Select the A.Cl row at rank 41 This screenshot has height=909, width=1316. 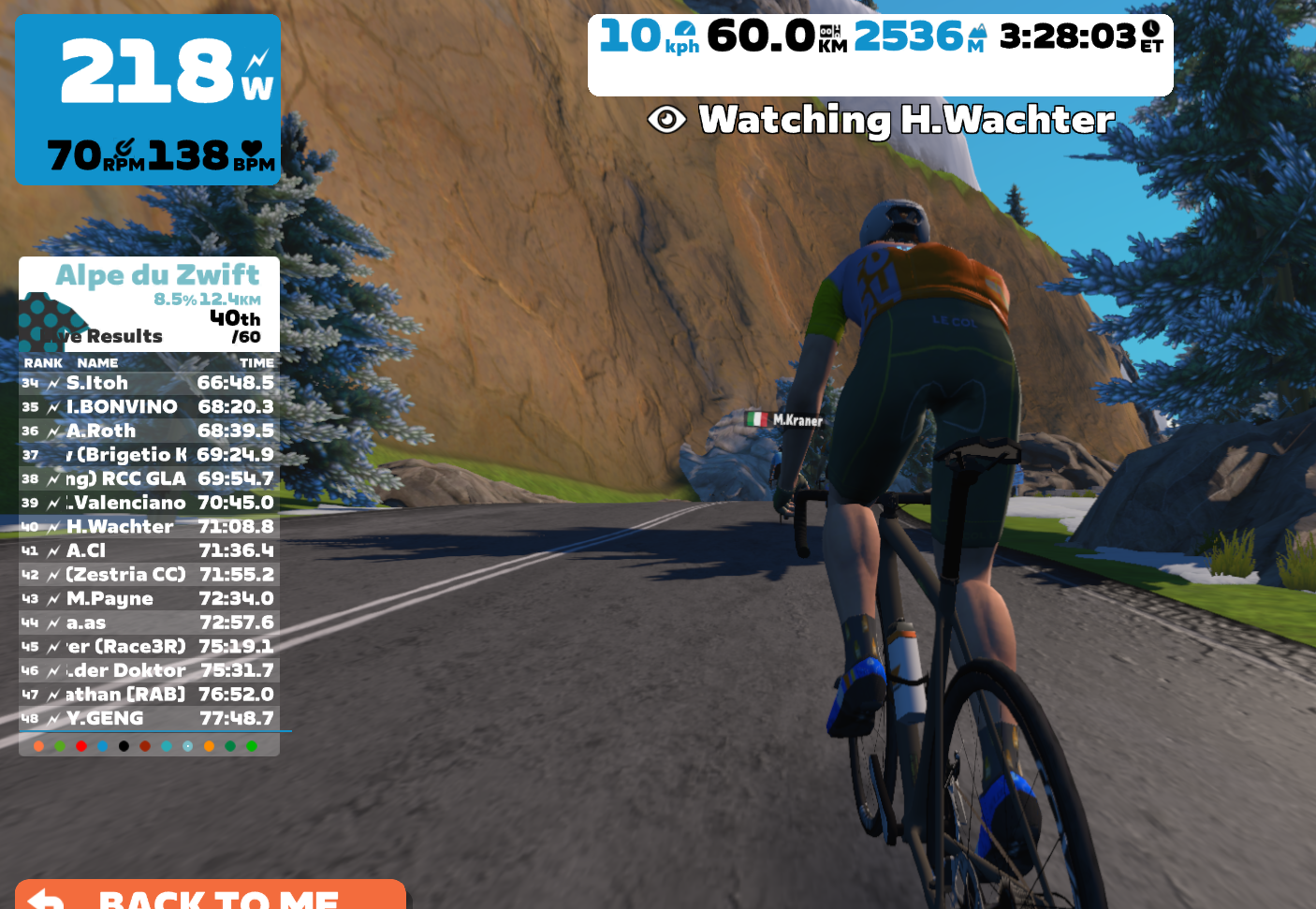click(149, 550)
